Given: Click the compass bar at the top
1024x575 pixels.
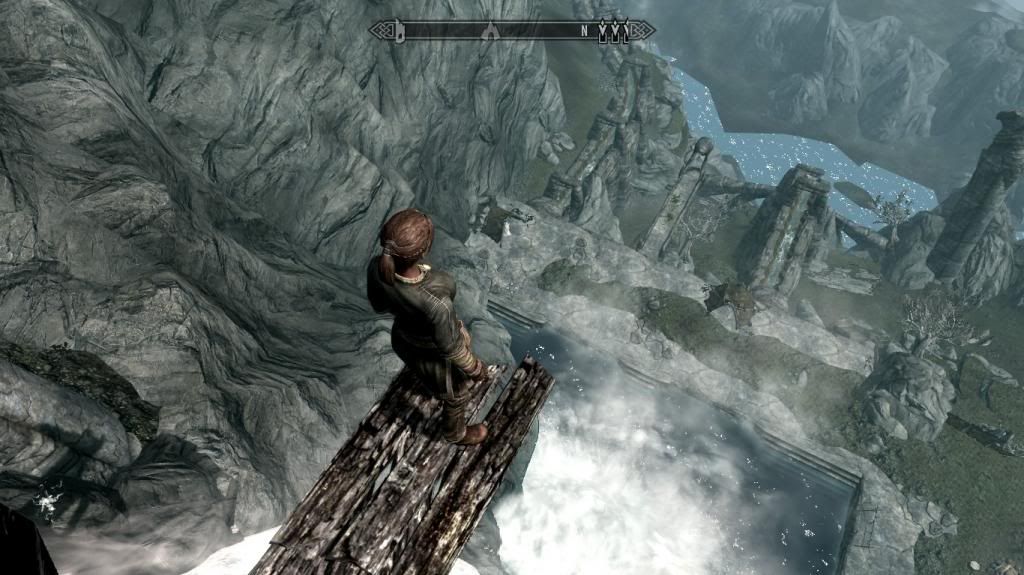Looking at the screenshot, I should pyautogui.click(x=510, y=30).
